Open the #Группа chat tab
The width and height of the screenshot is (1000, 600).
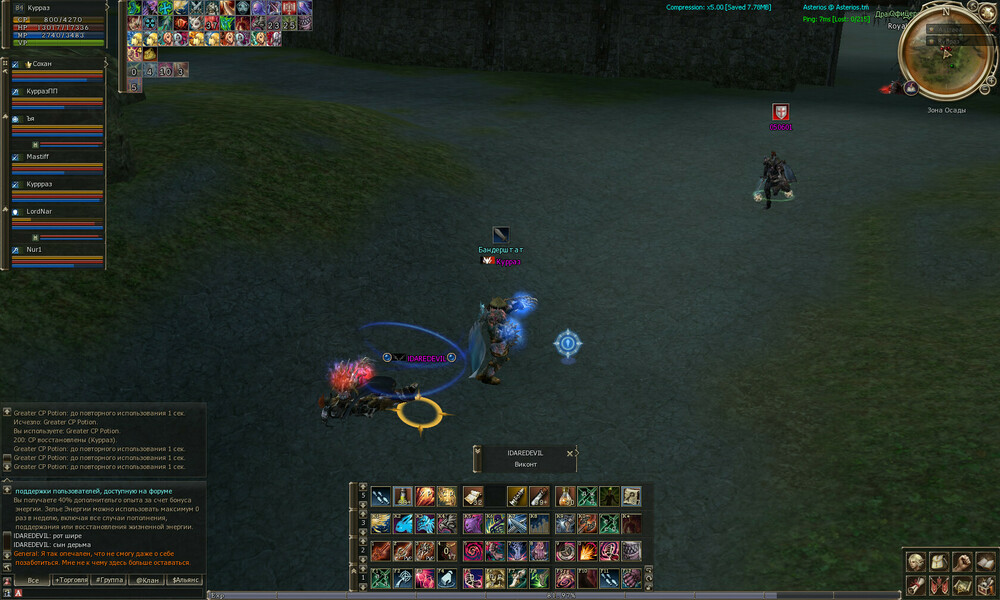click(x=109, y=580)
